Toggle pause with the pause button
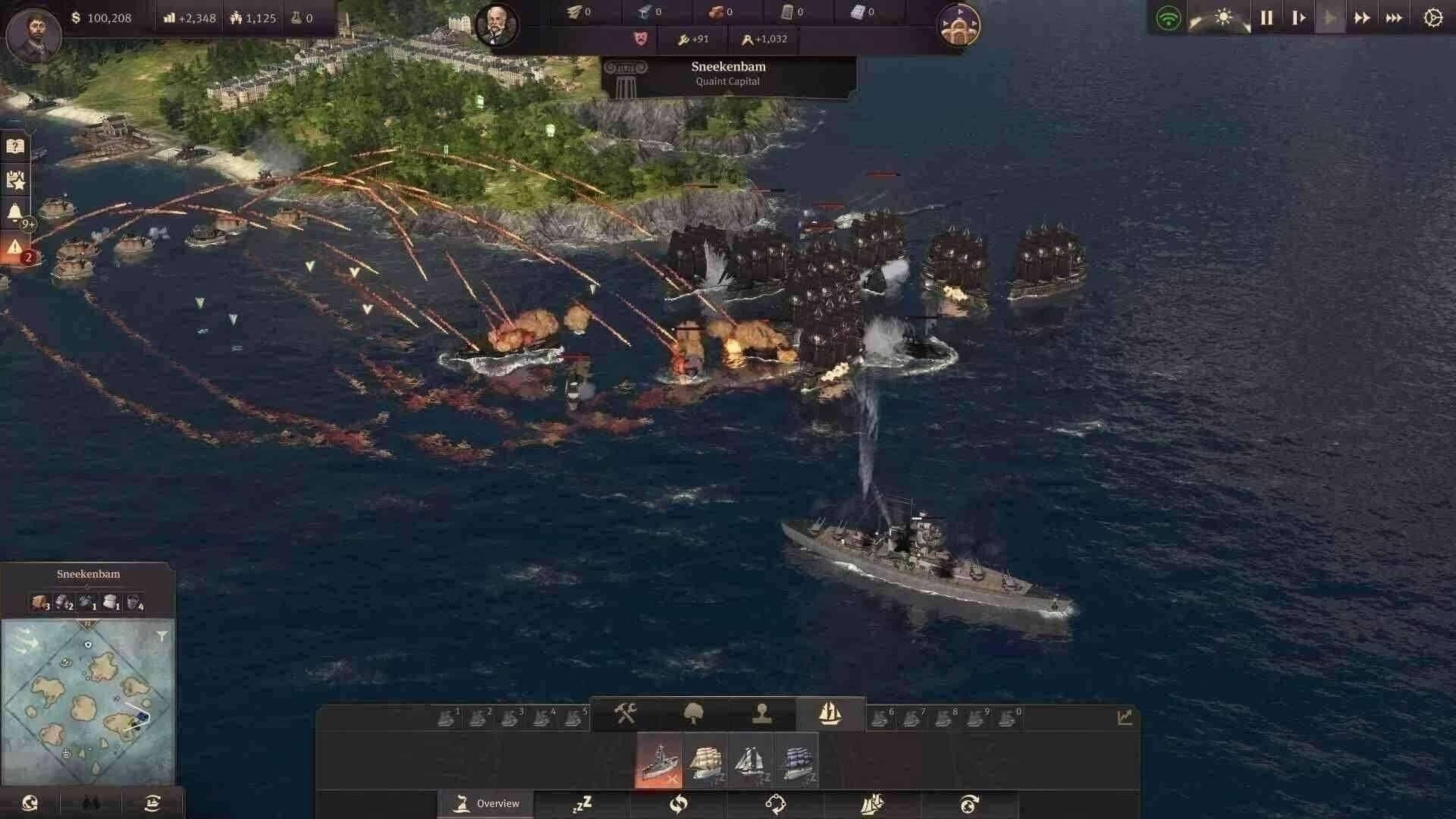The width and height of the screenshot is (1456, 819). click(x=1266, y=17)
